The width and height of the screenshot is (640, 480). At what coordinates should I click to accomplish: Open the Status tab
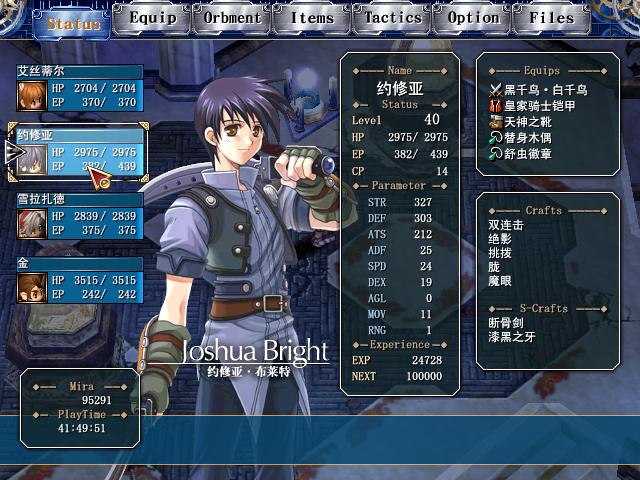click(x=73, y=22)
